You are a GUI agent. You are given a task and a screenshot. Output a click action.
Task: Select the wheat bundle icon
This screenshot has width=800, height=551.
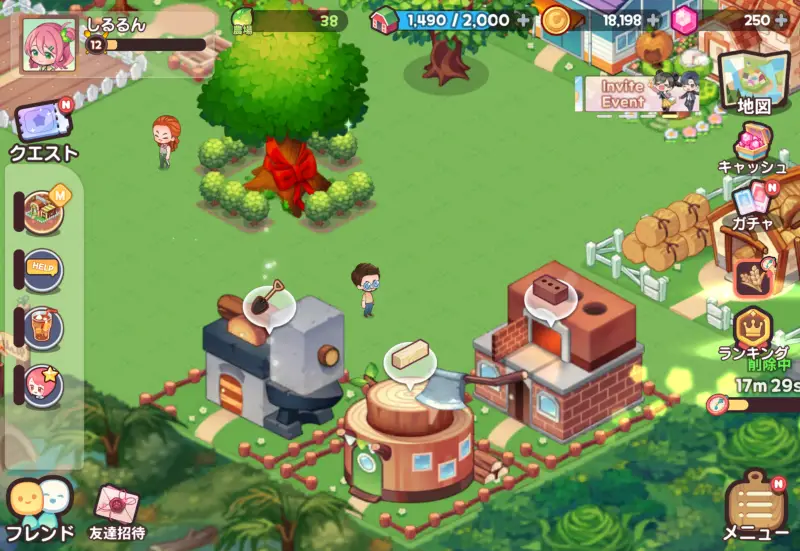click(x=752, y=277)
